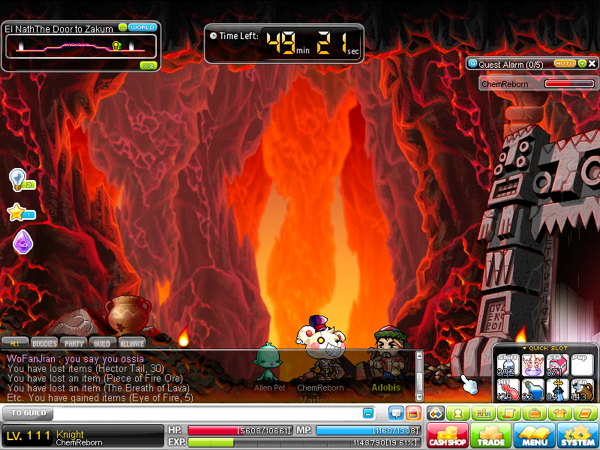Image resolution: width=600 pixels, height=450 pixels.
Task: Switch to the Guild chat tab
Action: point(102,343)
